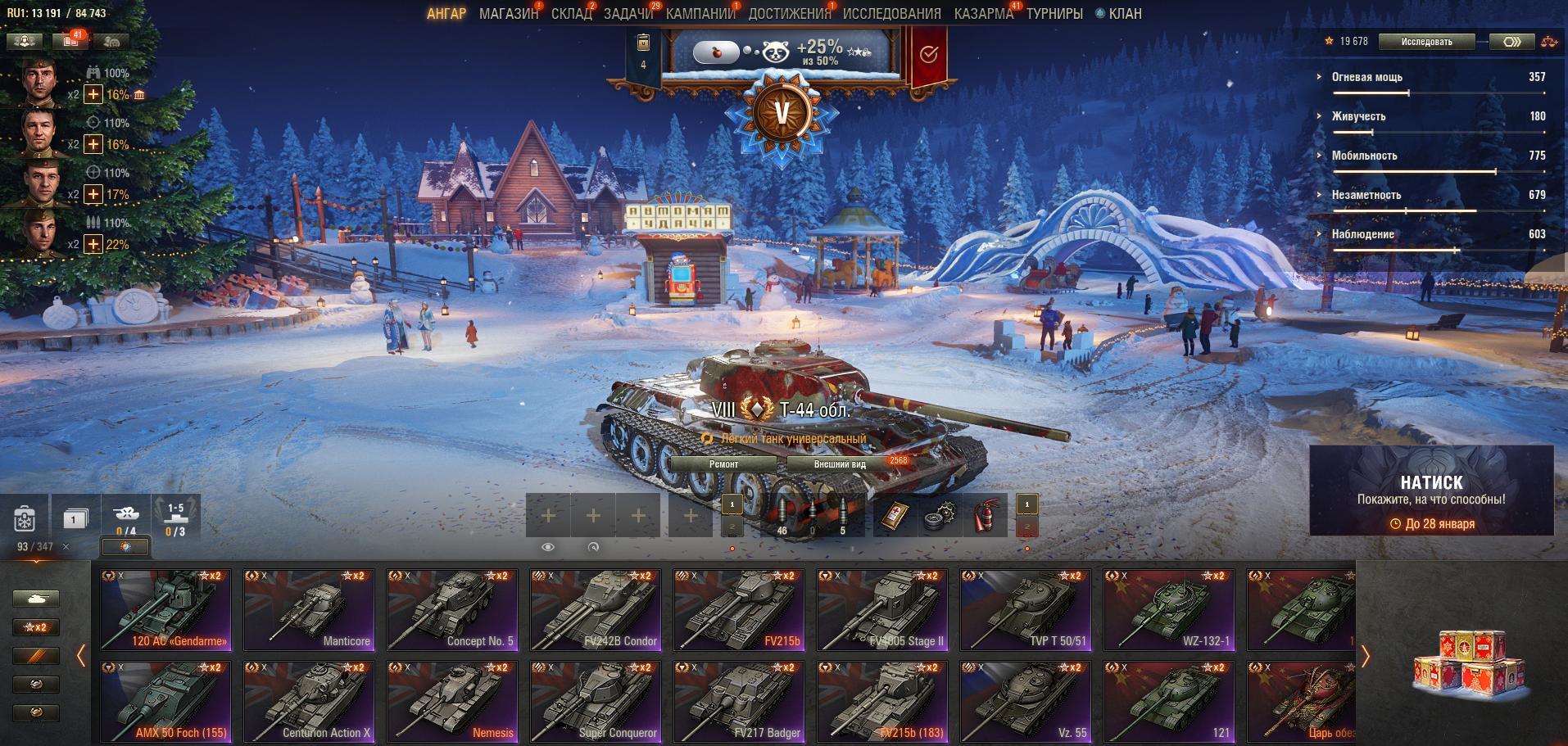Open the КЛАН clan menu
Viewport: 1568px width, 746px height.
click(x=1124, y=14)
